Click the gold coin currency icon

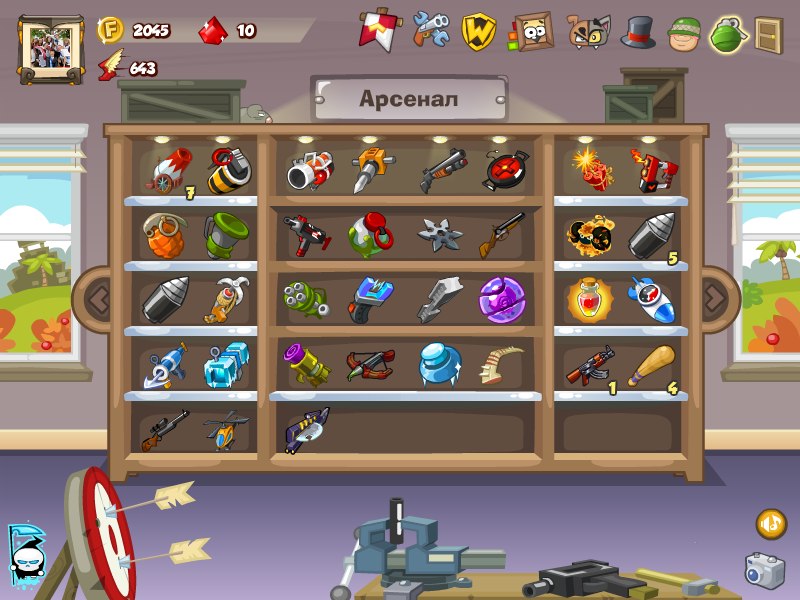(110, 30)
